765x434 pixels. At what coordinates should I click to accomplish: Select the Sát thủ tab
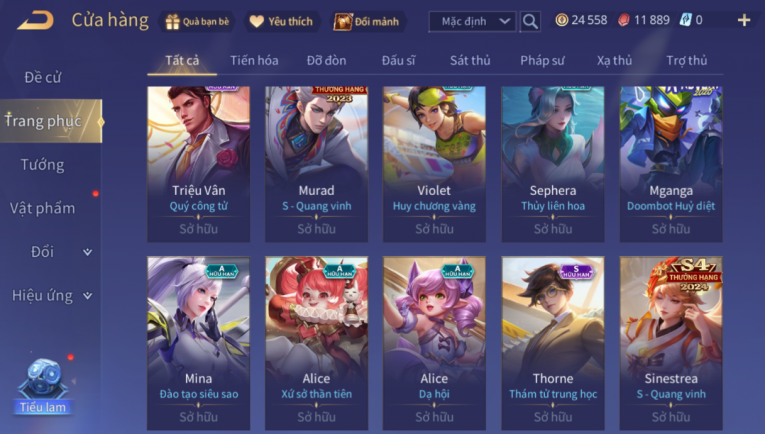(470, 61)
